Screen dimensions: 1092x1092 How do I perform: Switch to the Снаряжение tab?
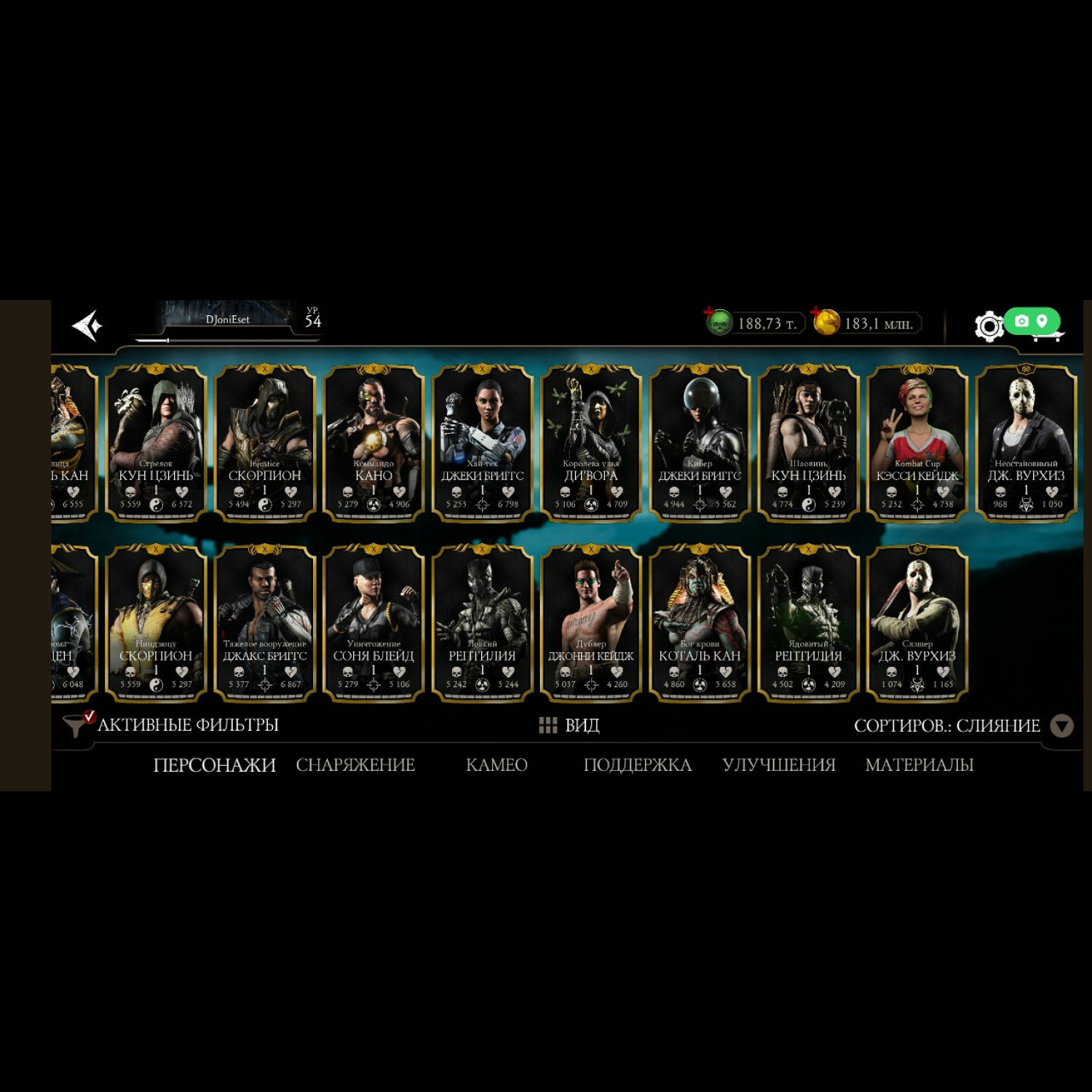pos(355,765)
